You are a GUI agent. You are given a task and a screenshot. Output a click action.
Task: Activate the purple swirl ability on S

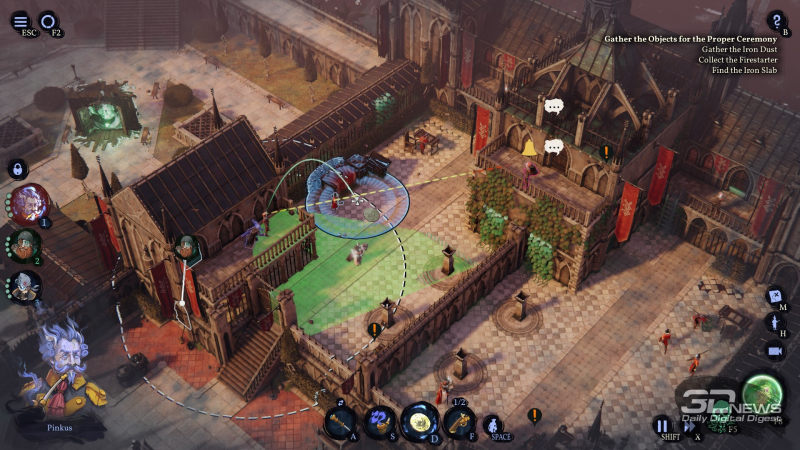(x=379, y=422)
